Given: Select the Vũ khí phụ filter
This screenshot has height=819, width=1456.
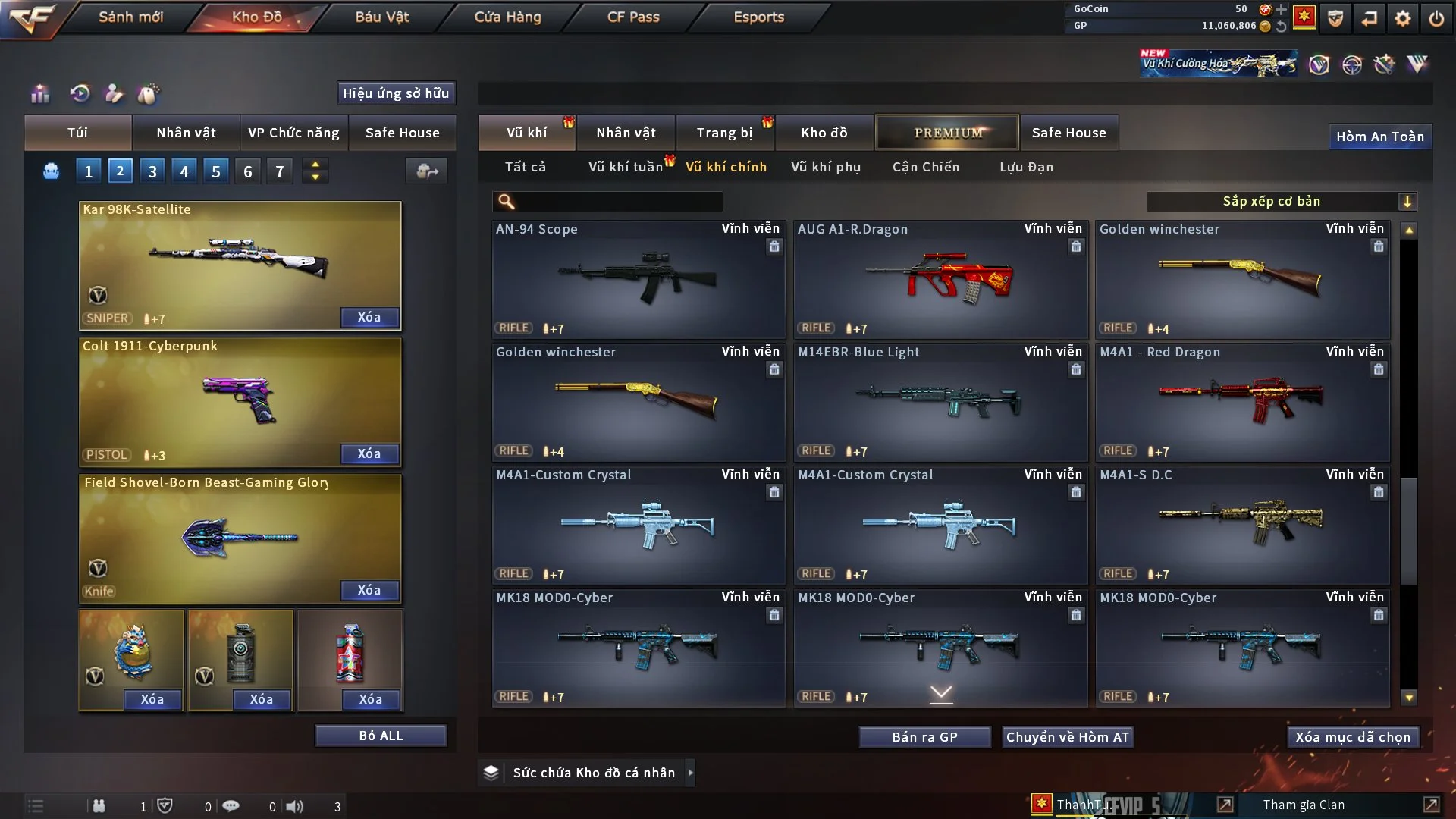Looking at the screenshot, I should coord(825,167).
